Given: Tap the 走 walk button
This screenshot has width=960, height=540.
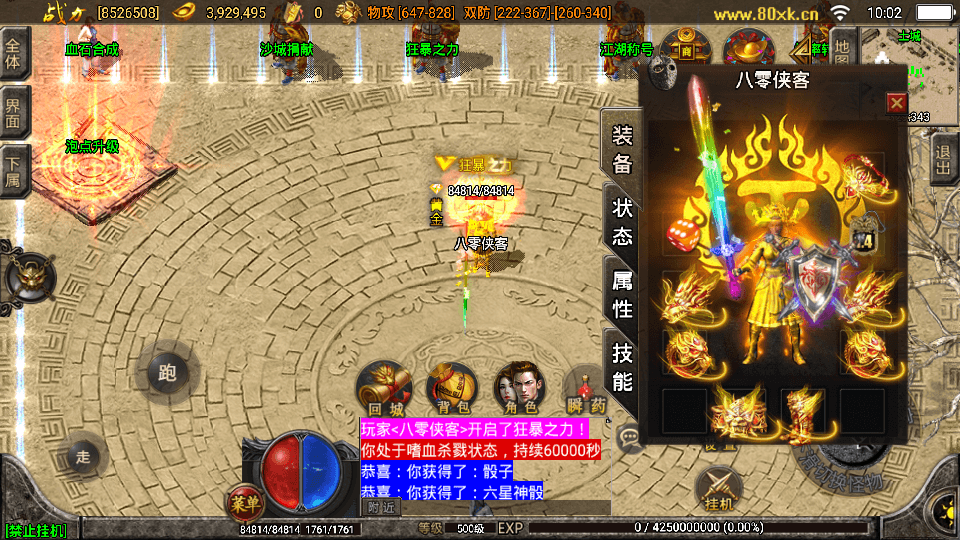Looking at the screenshot, I should (83, 457).
